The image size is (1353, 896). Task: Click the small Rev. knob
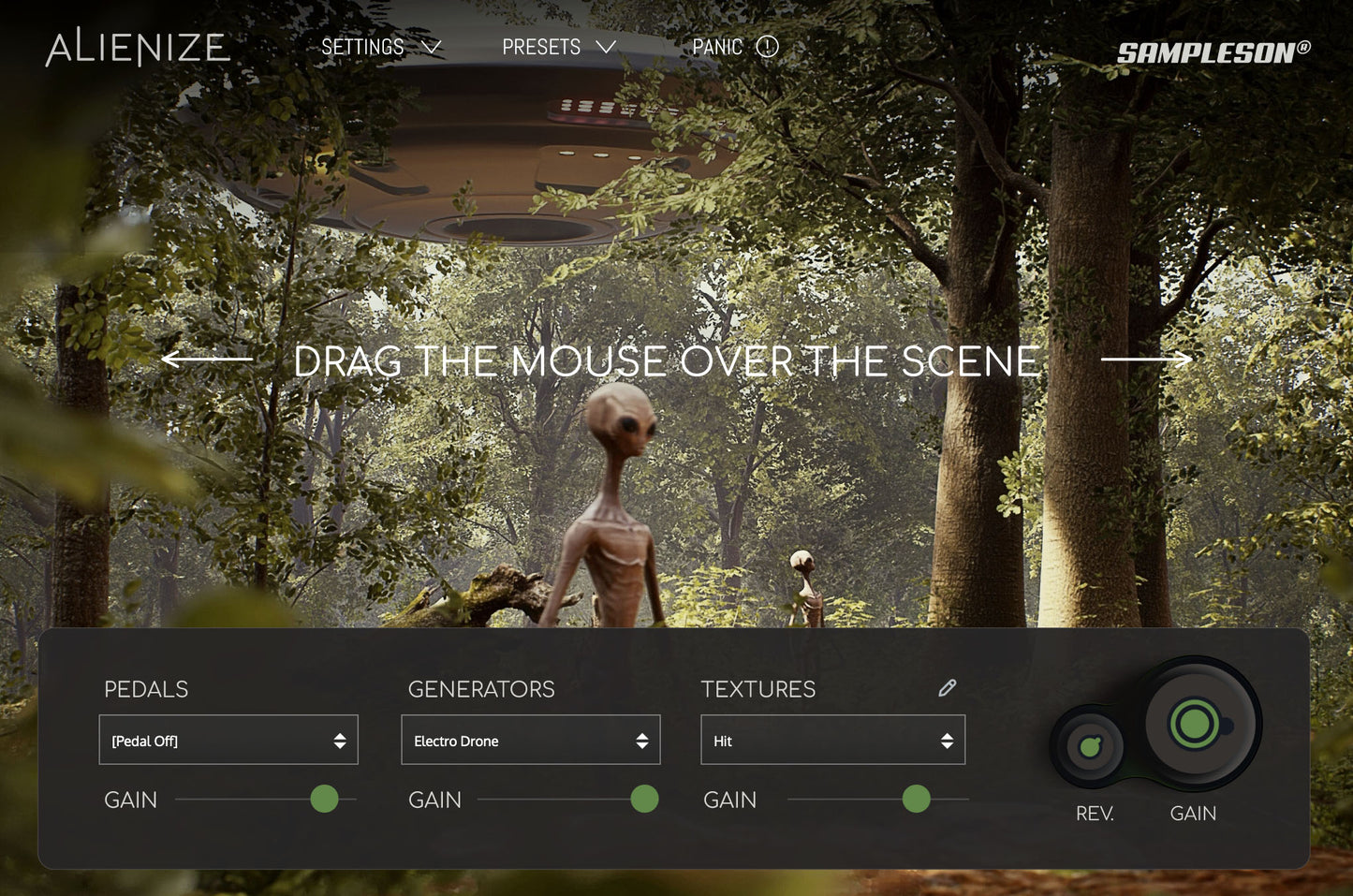tap(1090, 746)
